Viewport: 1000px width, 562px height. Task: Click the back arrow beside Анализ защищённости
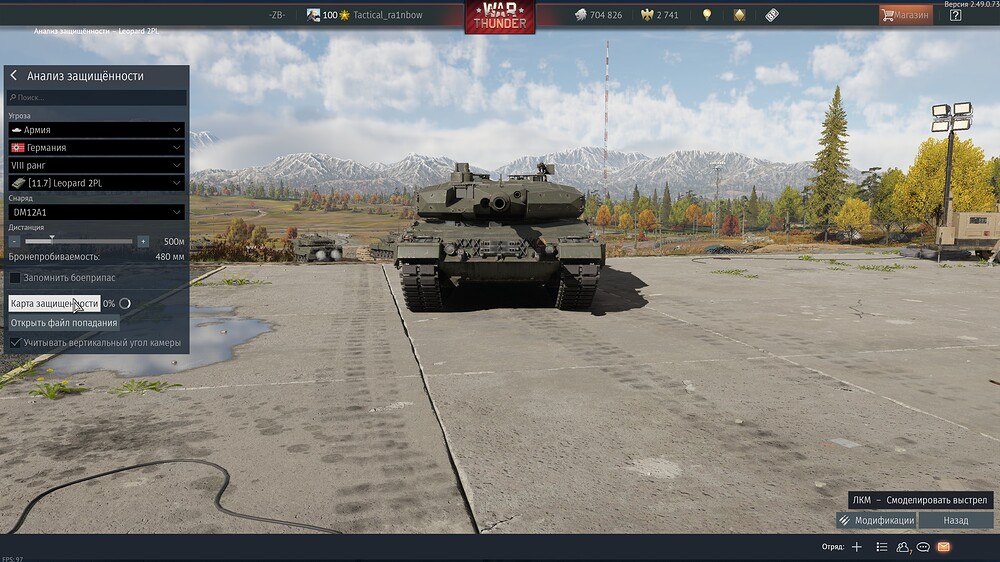coord(14,76)
